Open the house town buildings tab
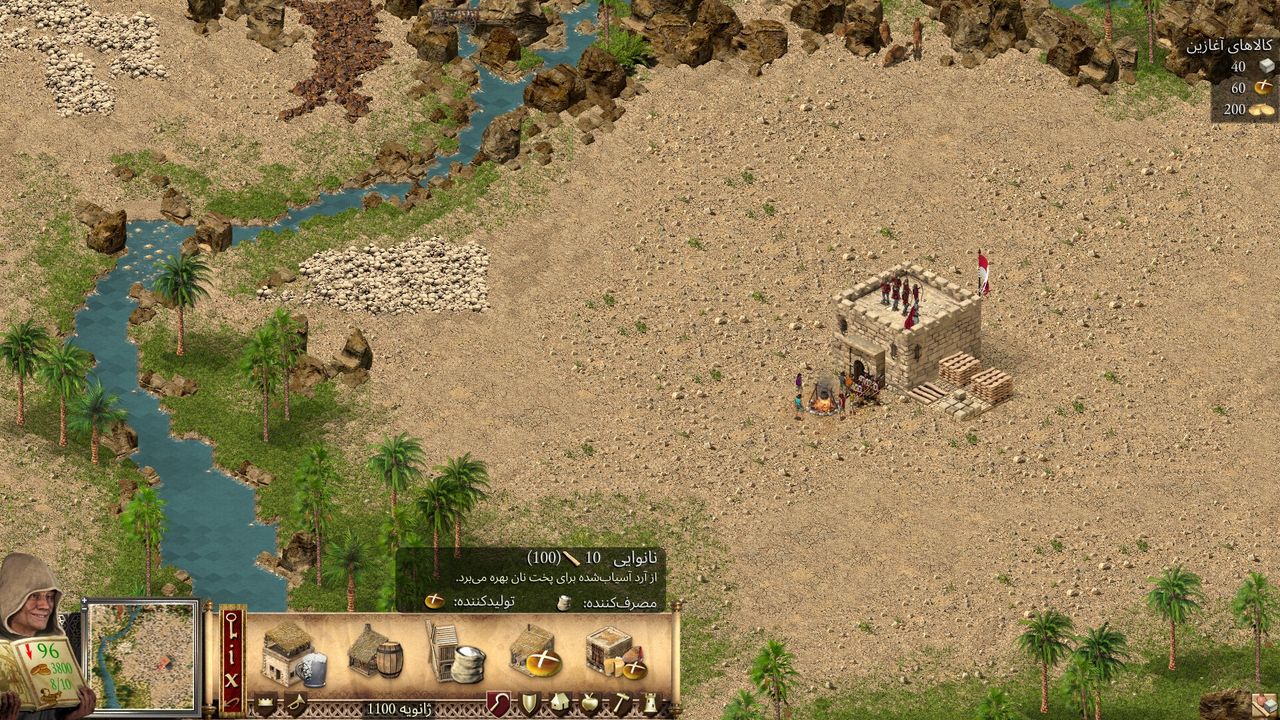This screenshot has width=1280, height=720. (559, 704)
